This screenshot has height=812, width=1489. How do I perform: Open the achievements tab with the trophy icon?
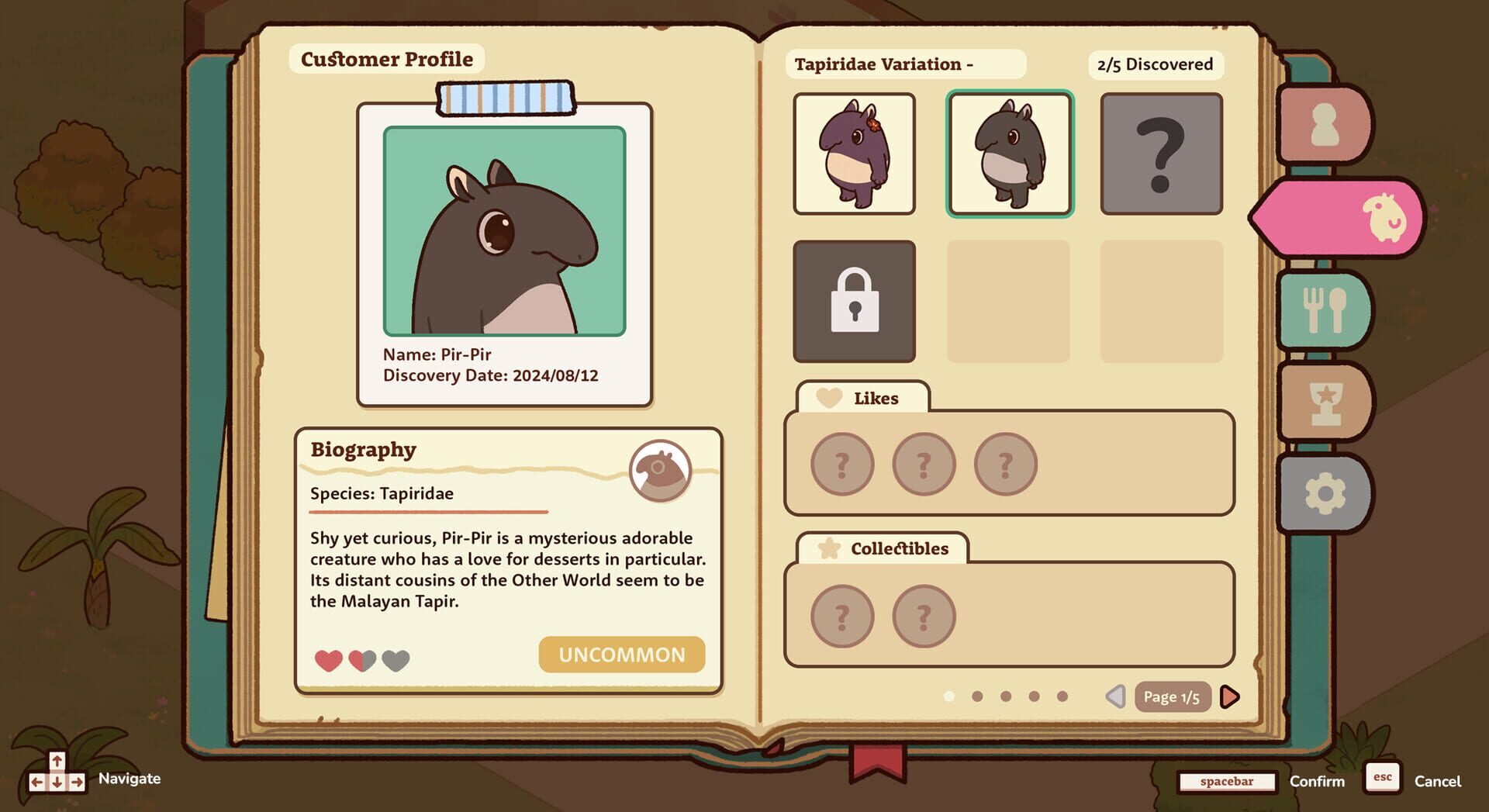(x=1326, y=402)
